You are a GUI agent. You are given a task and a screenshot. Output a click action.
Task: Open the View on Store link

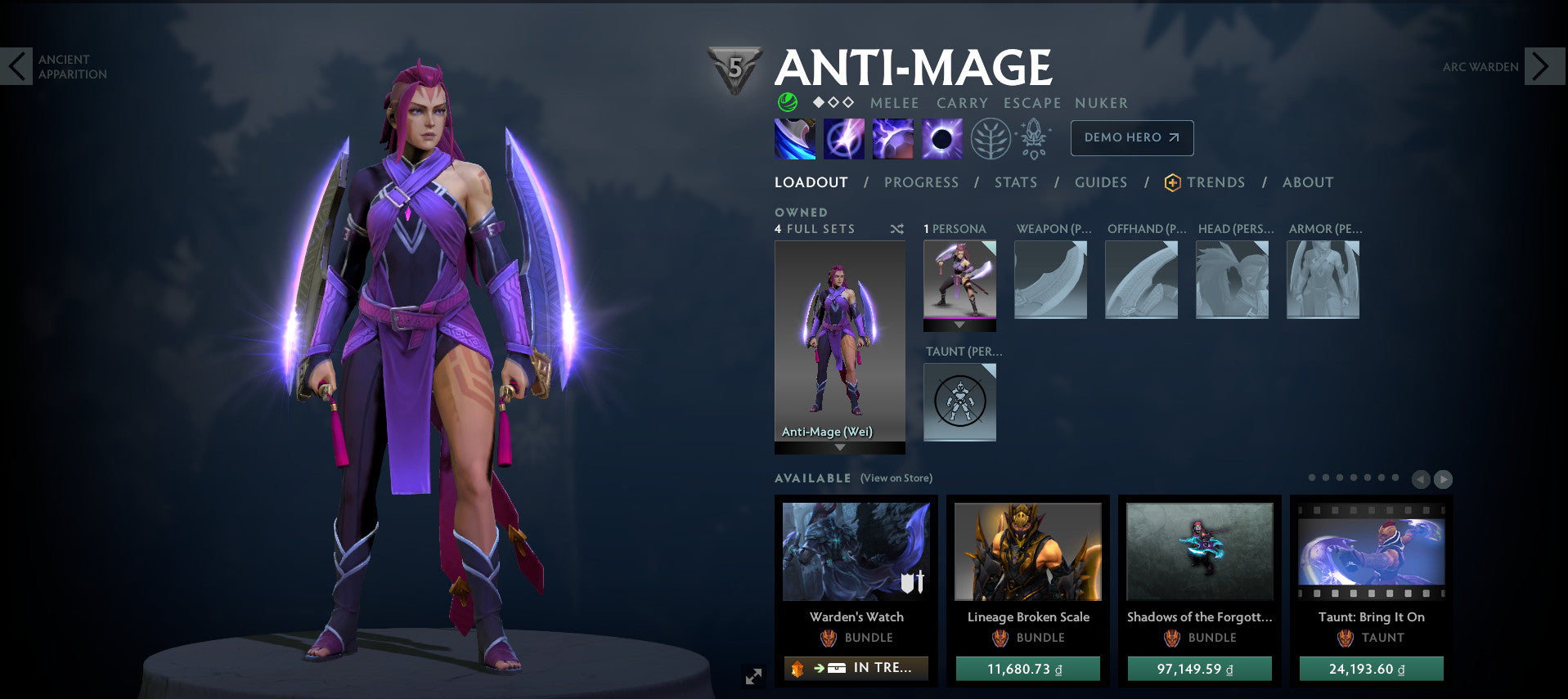[x=896, y=477]
